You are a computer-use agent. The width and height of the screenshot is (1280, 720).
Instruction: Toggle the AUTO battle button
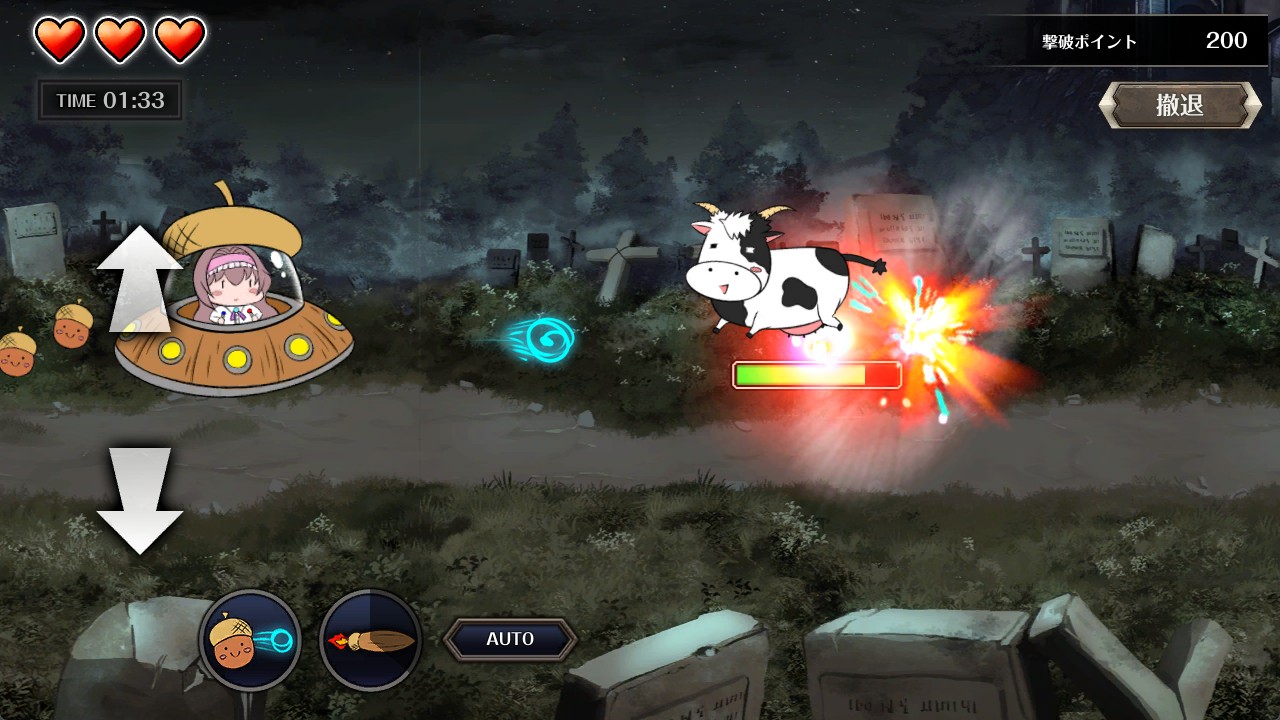pyautogui.click(x=510, y=639)
